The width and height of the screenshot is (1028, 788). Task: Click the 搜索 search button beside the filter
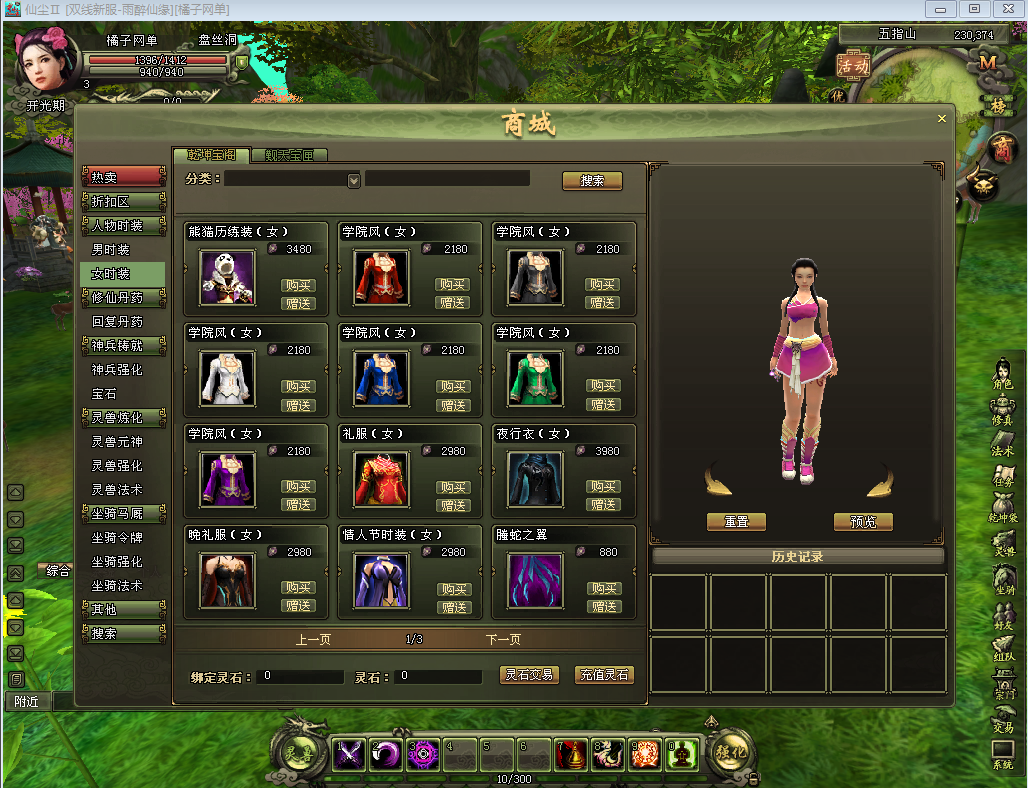coord(592,181)
